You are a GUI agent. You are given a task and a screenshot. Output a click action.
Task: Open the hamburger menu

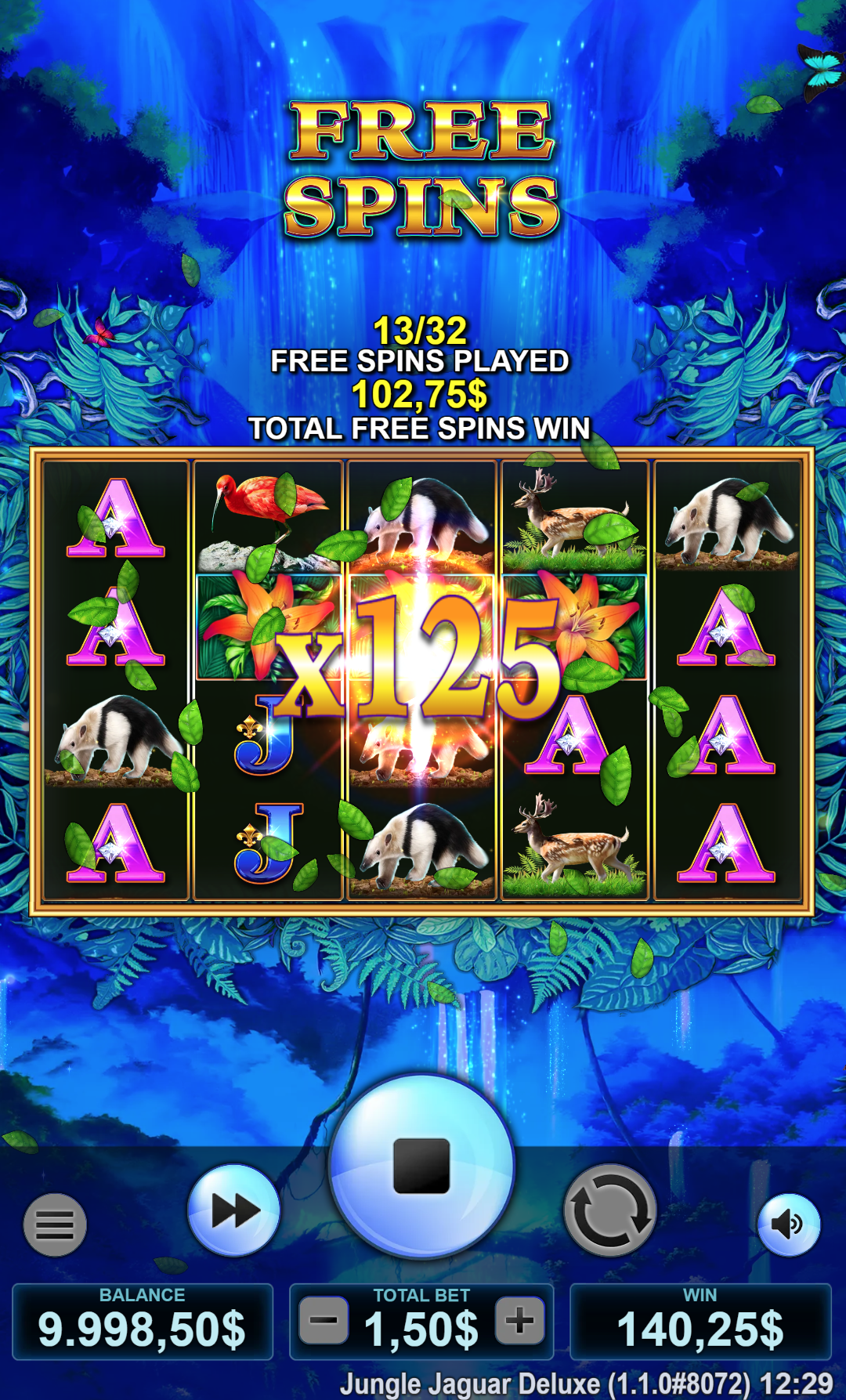point(55,1225)
